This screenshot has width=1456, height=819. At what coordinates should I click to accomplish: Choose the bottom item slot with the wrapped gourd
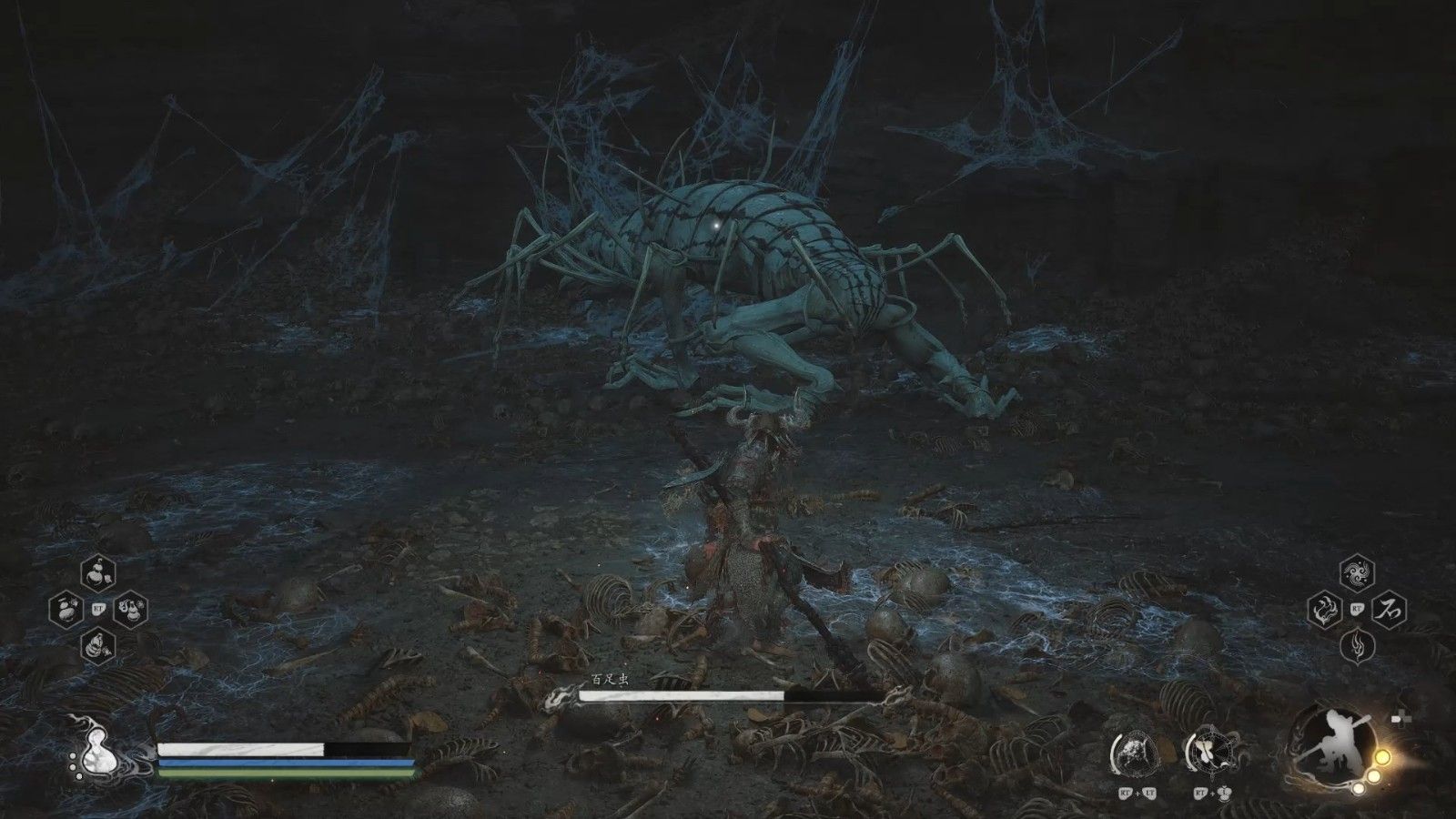(x=98, y=646)
